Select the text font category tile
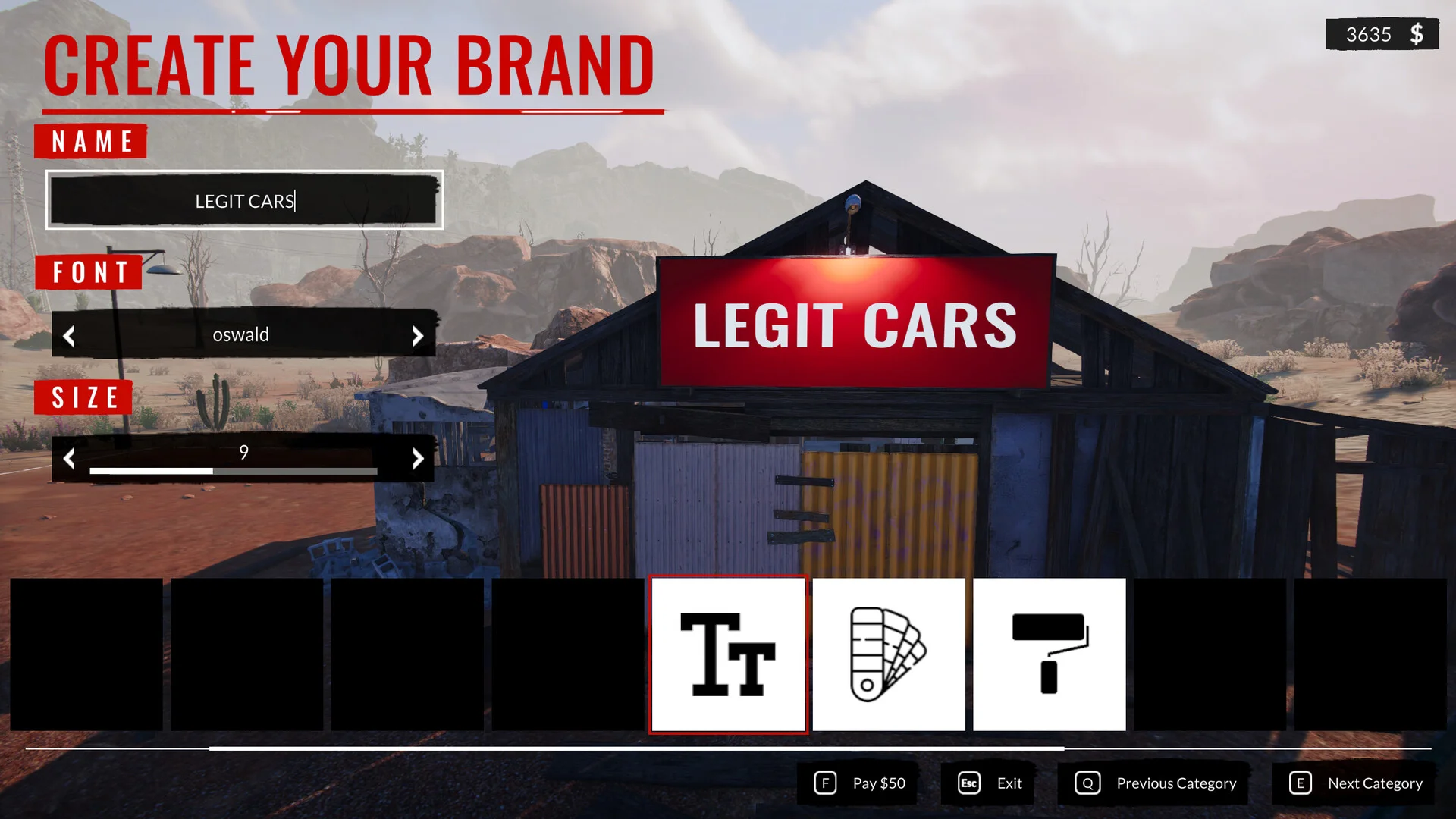 pyautogui.click(x=728, y=654)
